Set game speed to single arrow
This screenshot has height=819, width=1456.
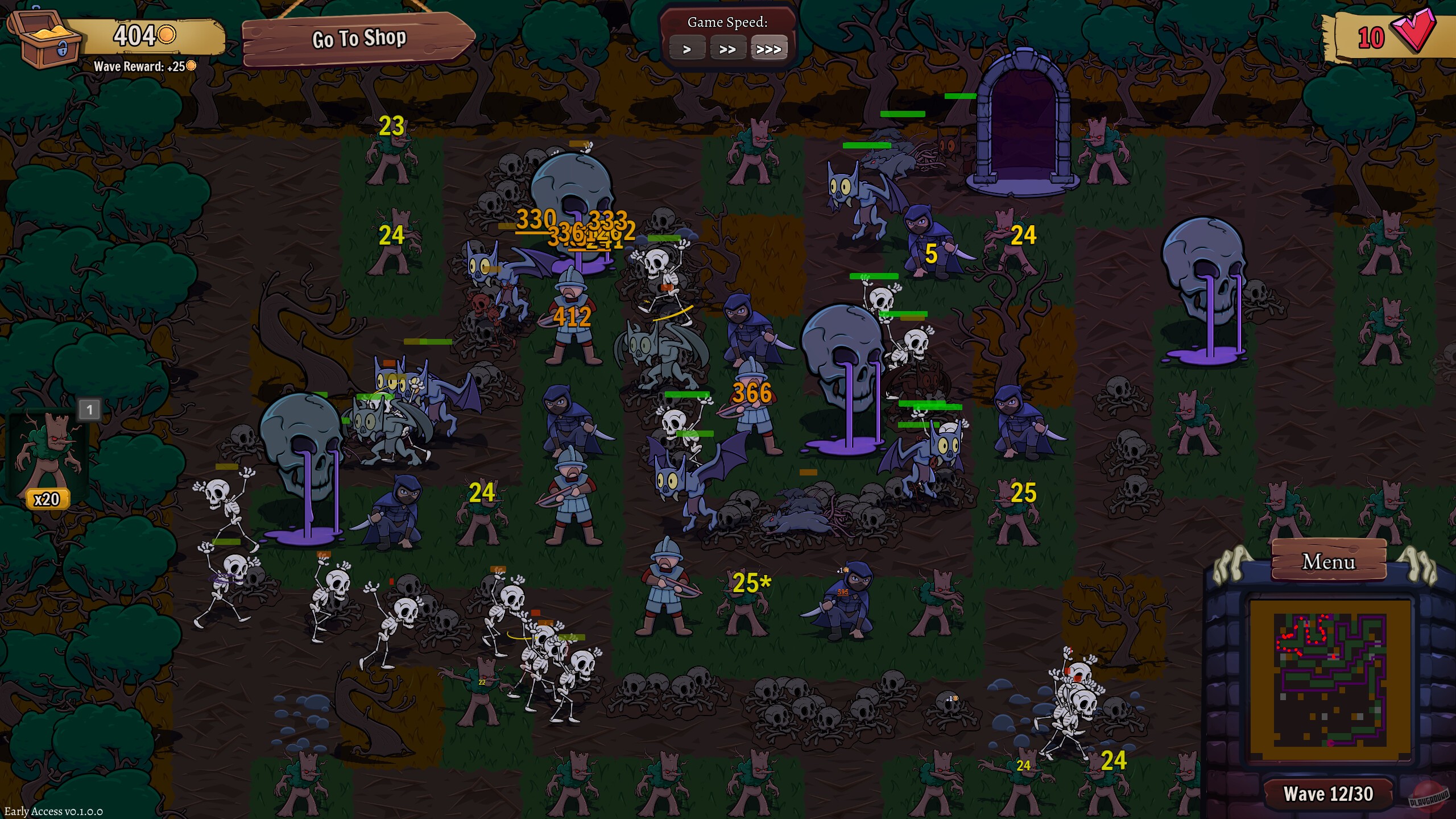pos(688,48)
